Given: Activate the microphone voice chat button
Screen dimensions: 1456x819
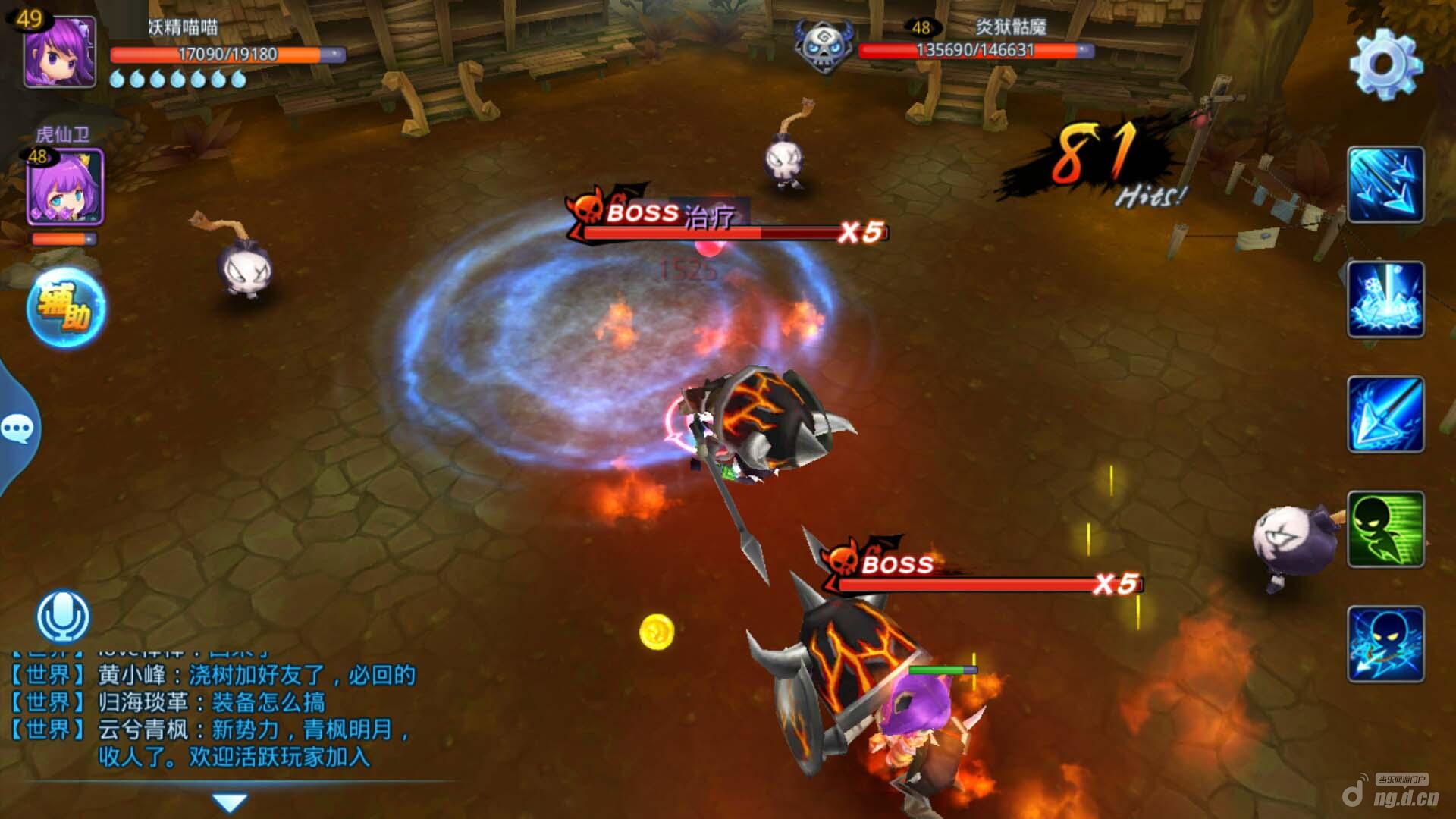Looking at the screenshot, I should click(x=63, y=617).
